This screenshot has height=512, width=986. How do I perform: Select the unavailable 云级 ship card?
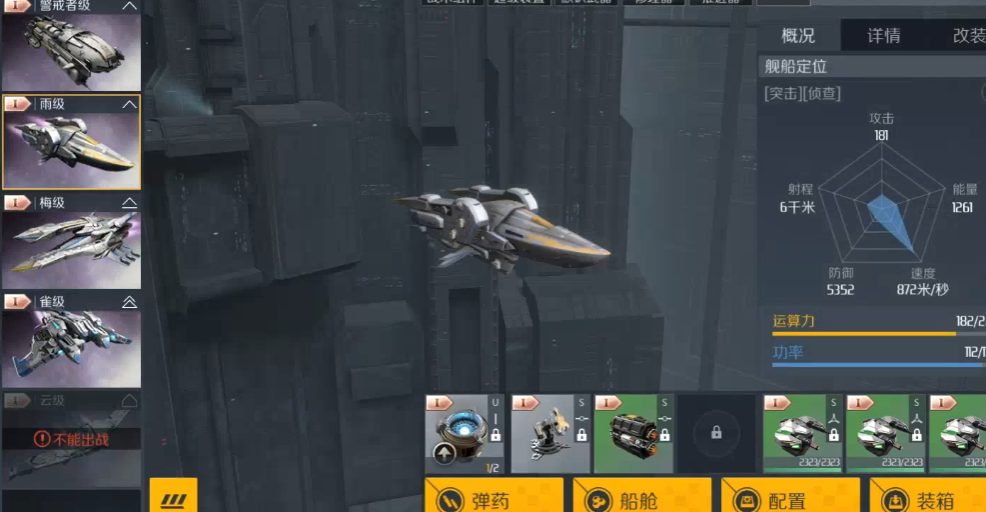[71, 438]
